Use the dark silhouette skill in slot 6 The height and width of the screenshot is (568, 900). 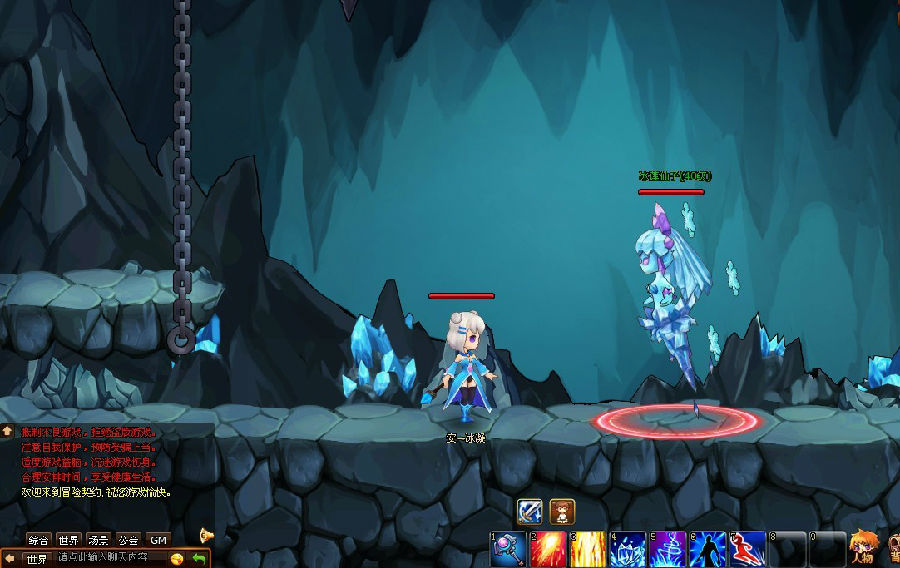tap(708, 549)
